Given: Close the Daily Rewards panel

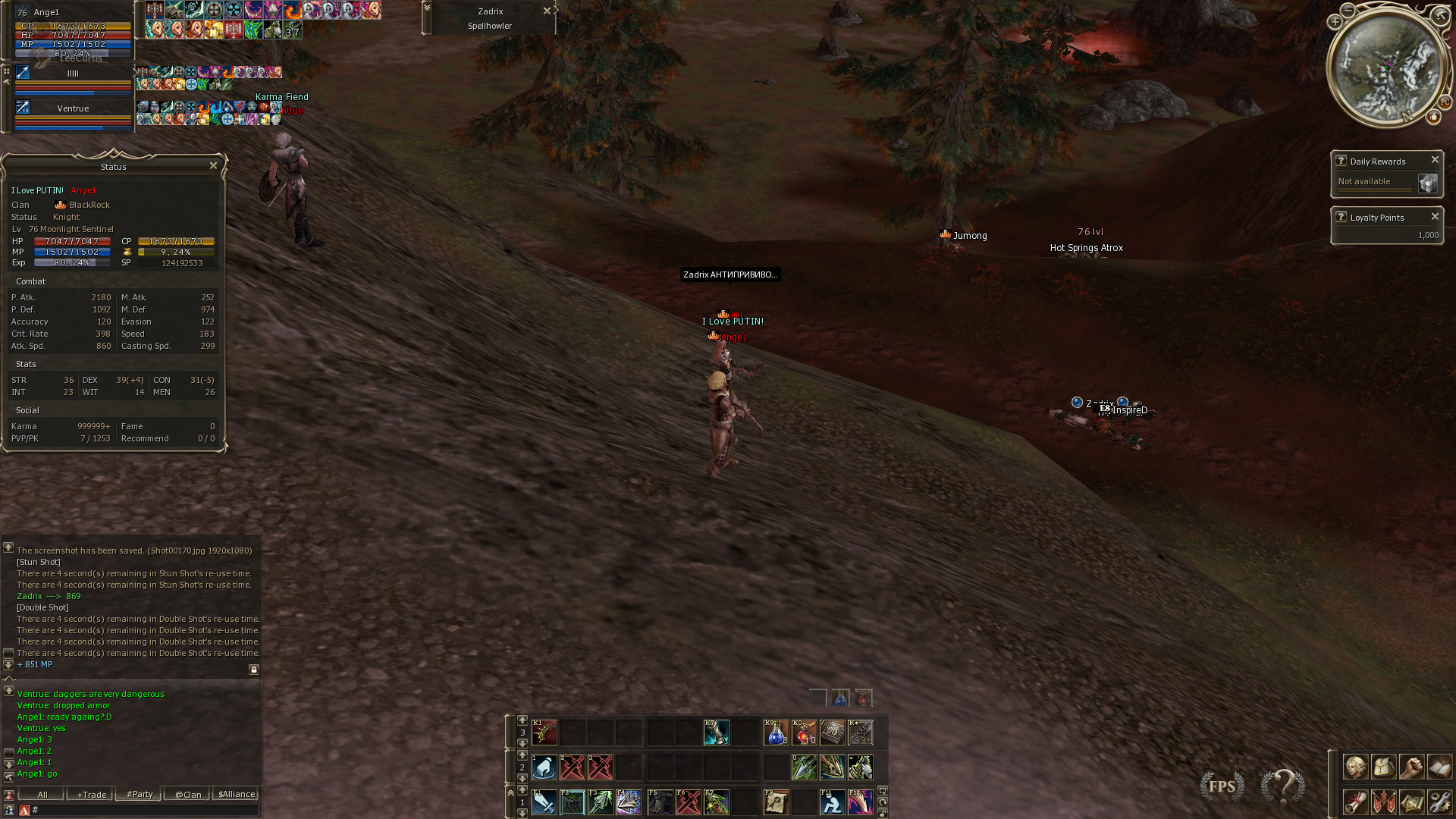Looking at the screenshot, I should point(1435,160).
